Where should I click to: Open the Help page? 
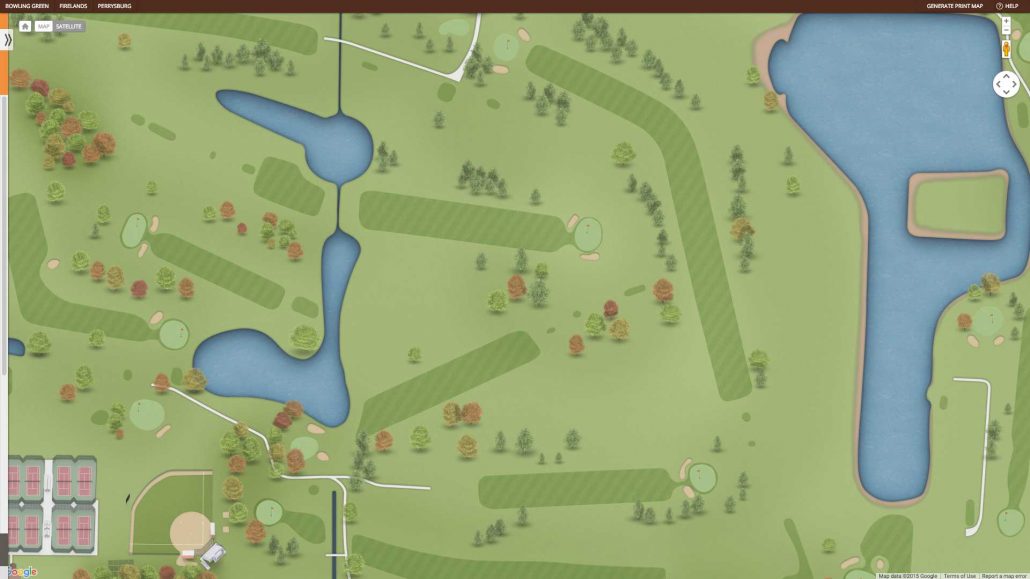tap(1007, 6)
